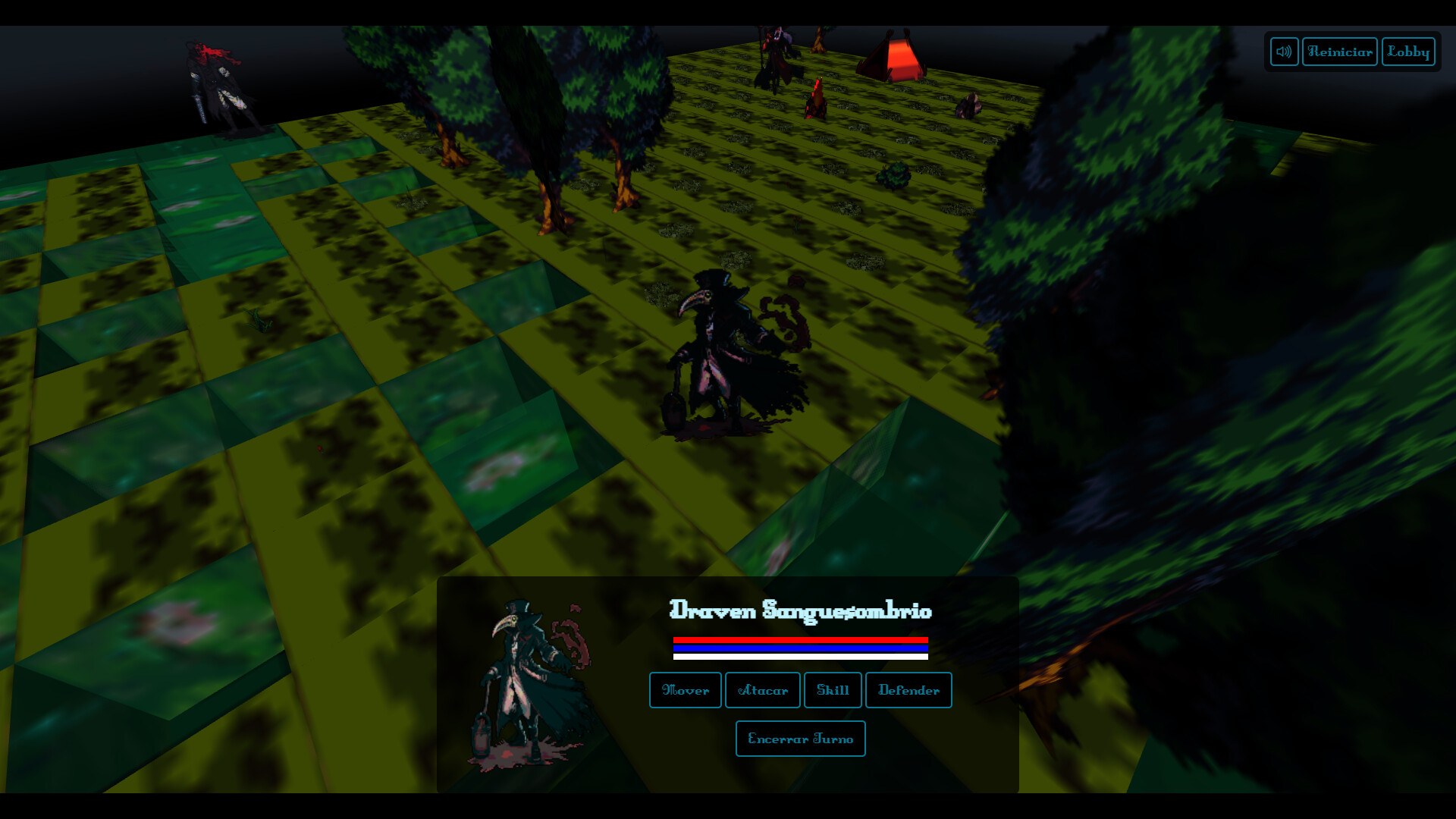Screen dimensions: 1456x819
Task: Select the hooded enemy near the top center
Action: click(x=773, y=53)
